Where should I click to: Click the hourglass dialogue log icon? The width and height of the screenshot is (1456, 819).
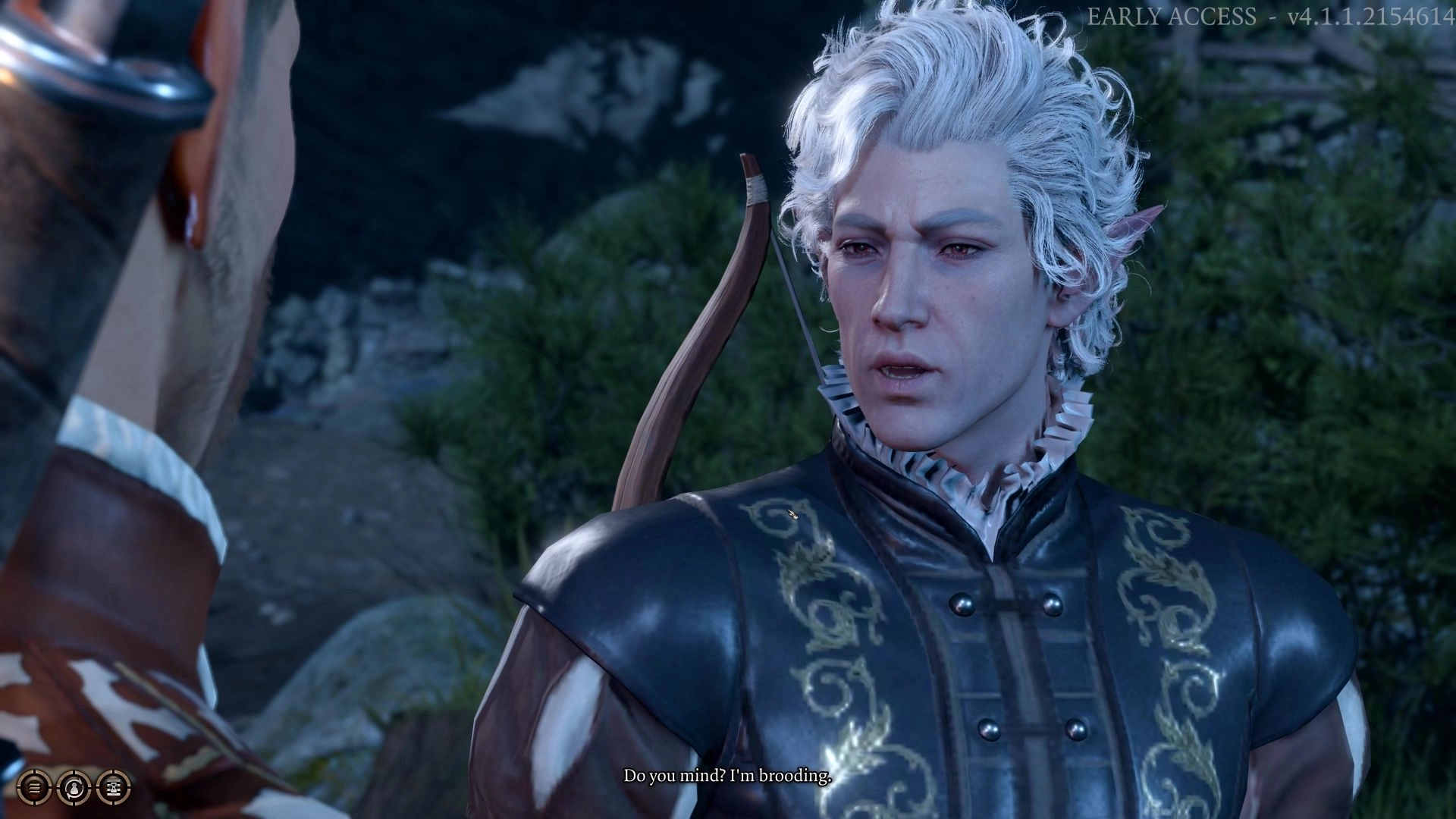(112, 787)
